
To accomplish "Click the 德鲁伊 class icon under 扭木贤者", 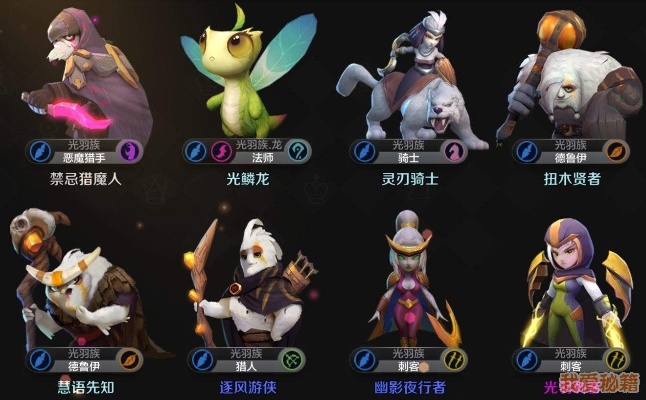I will (618, 151).
